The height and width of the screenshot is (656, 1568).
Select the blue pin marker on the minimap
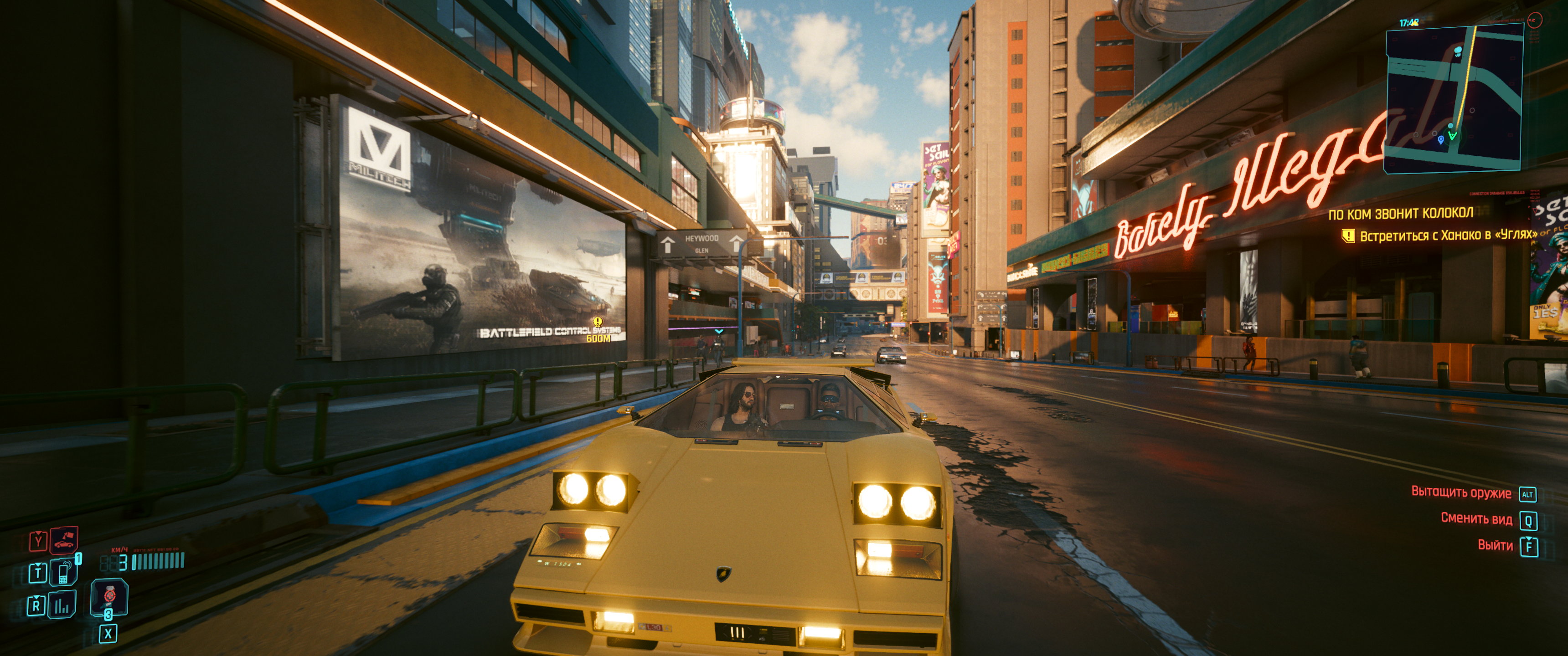click(1440, 139)
